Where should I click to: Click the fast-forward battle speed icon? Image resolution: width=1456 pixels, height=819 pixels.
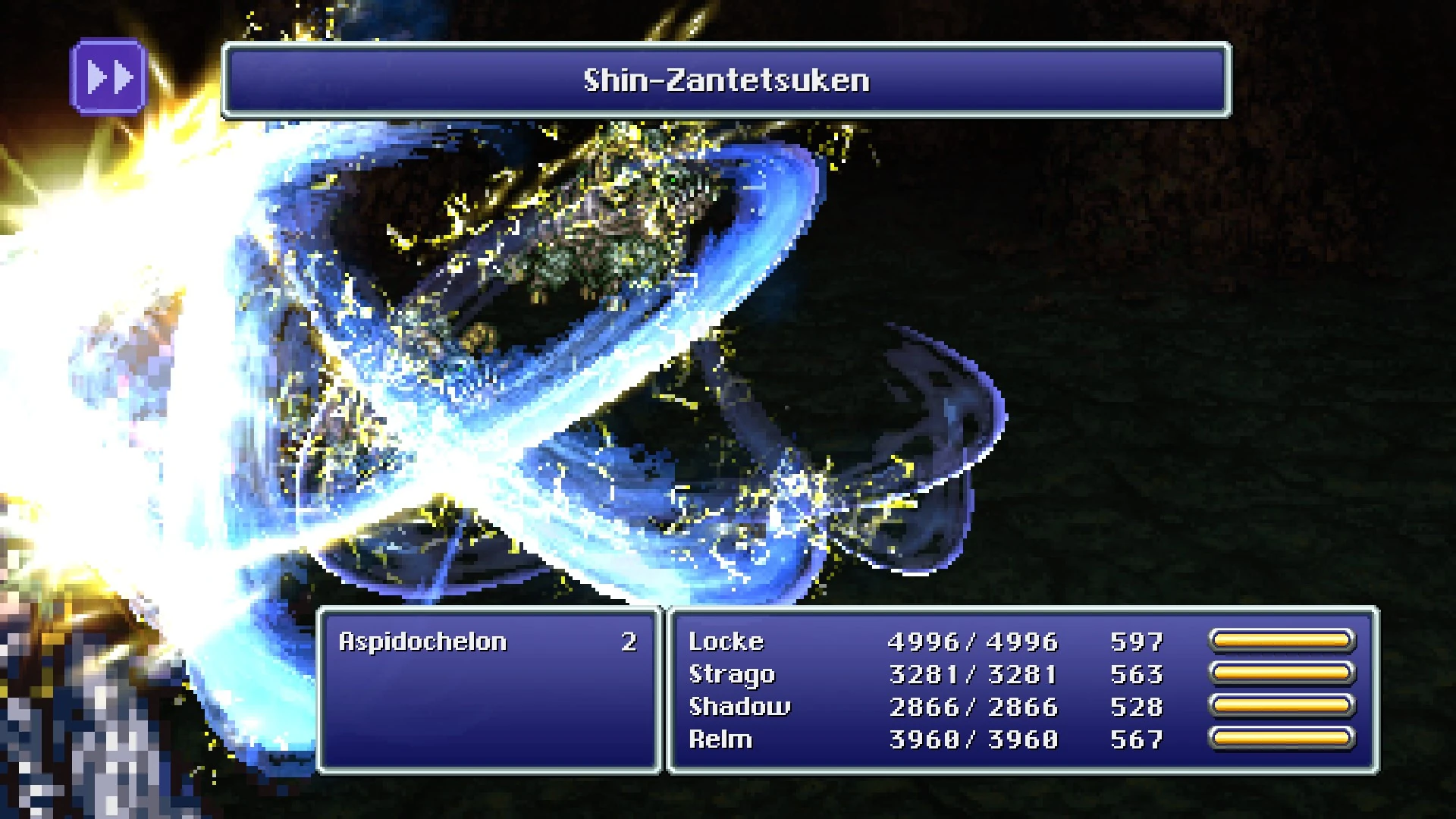tap(109, 76)
